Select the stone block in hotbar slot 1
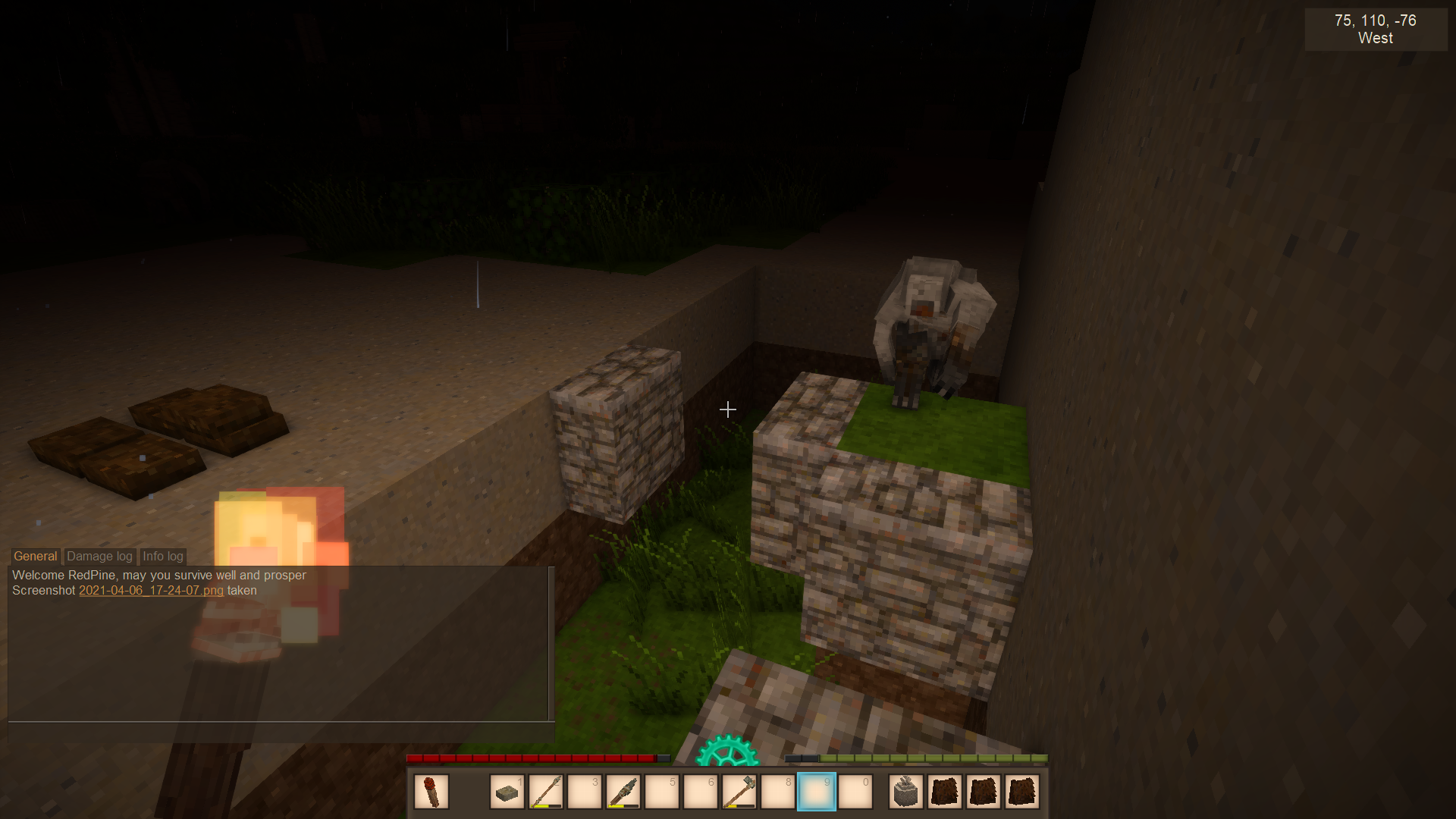This screenshot has height=819, width=1456. click(x=507, y=792)
